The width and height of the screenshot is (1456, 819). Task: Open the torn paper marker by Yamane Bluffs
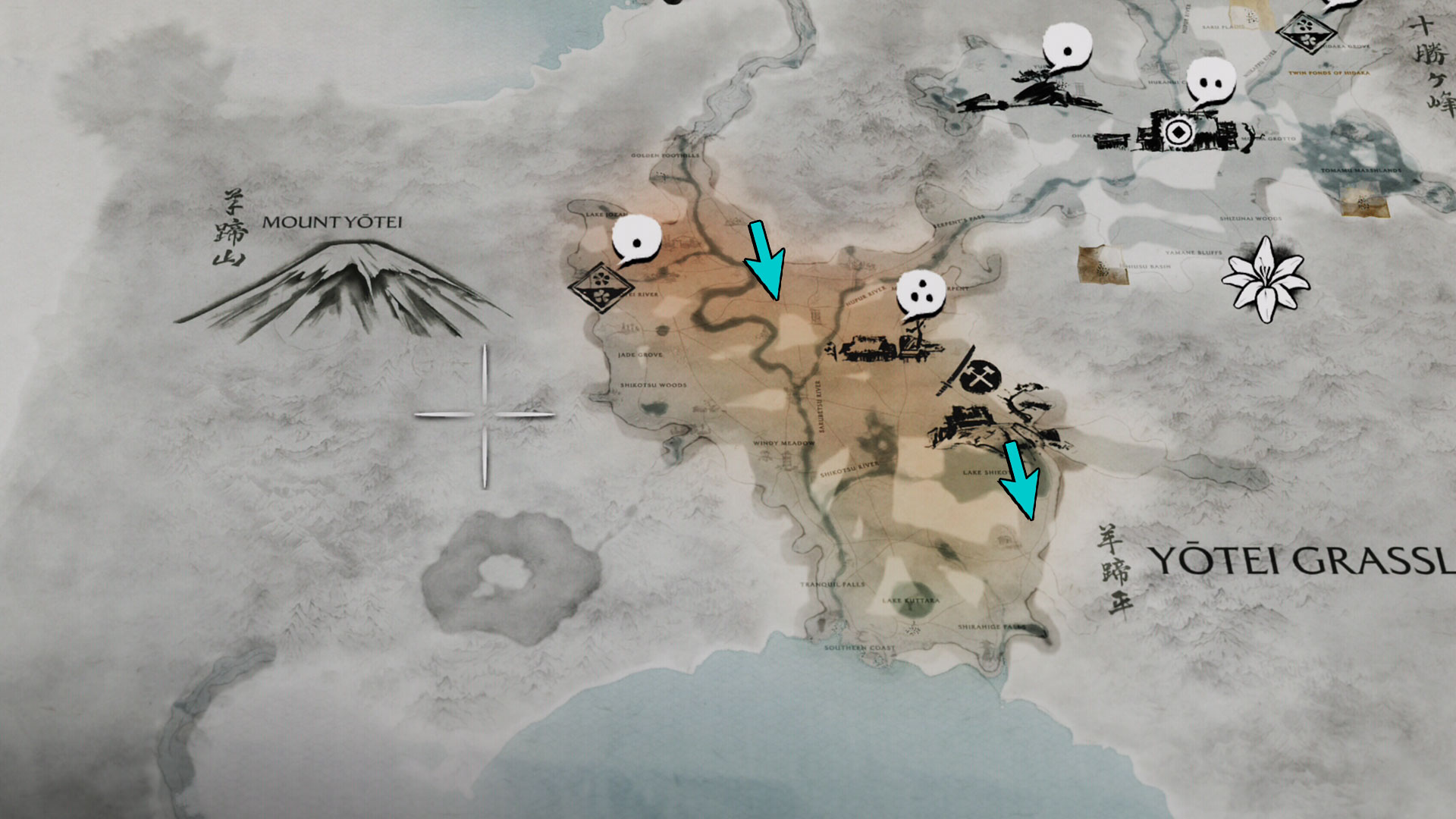[1102, 266]
